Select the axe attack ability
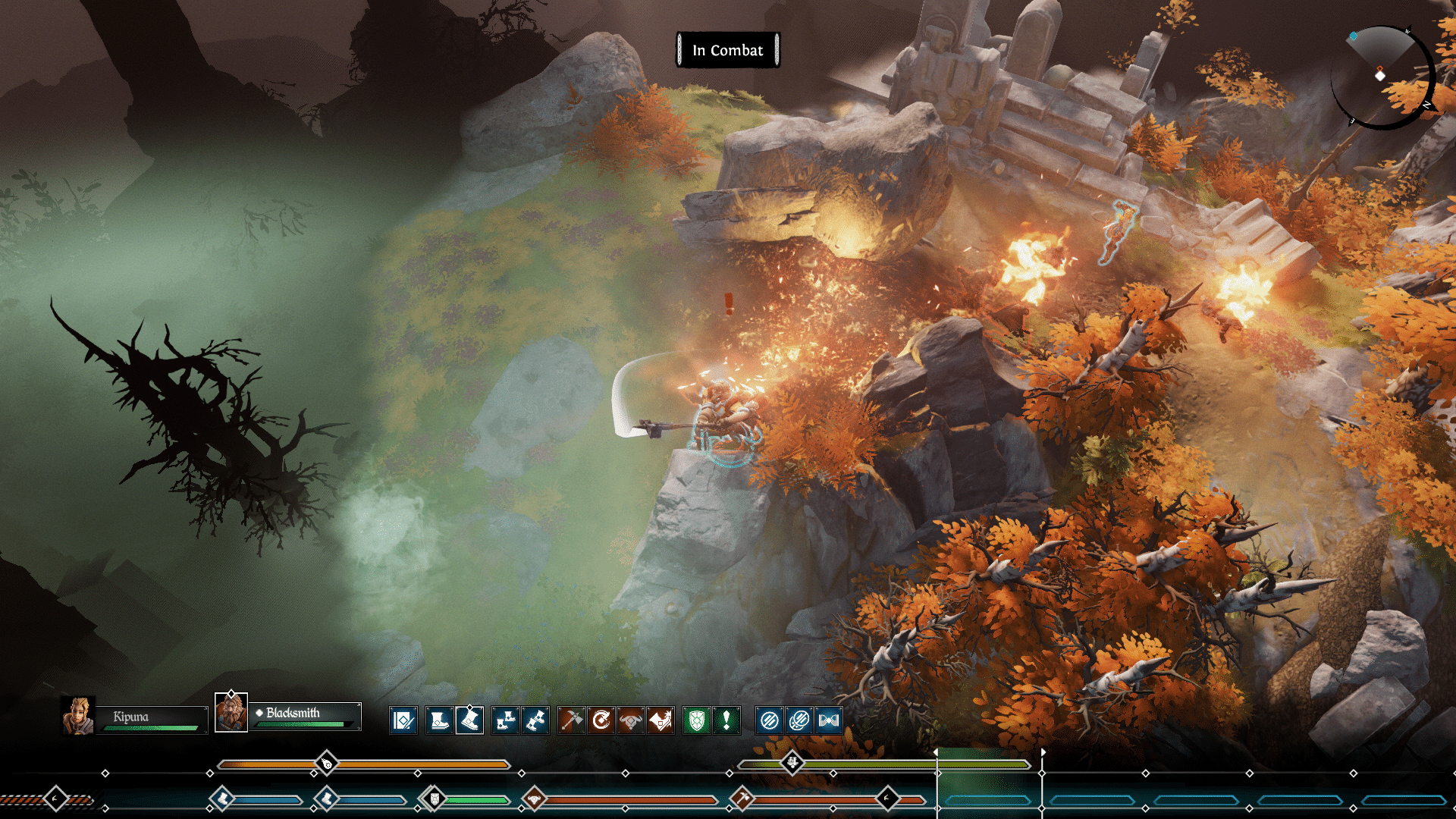Image resolution: width=1456 pixels, height=819 pixels. [x=572, y=720]
